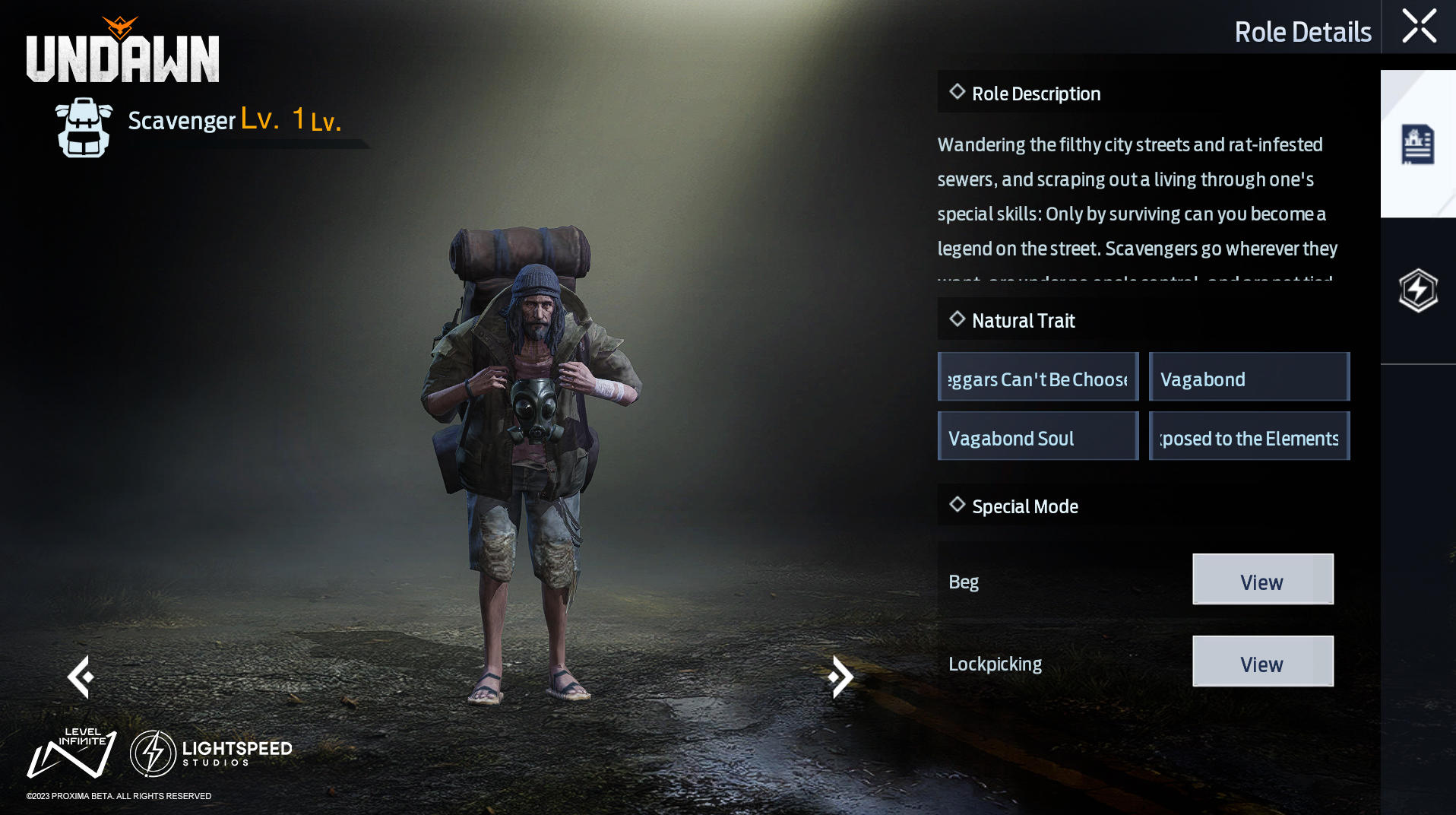Select the Vagabond natural trait
The height and width of the screenshot is (815, 1456).
pyautogui.click(x=1249, y=377)
